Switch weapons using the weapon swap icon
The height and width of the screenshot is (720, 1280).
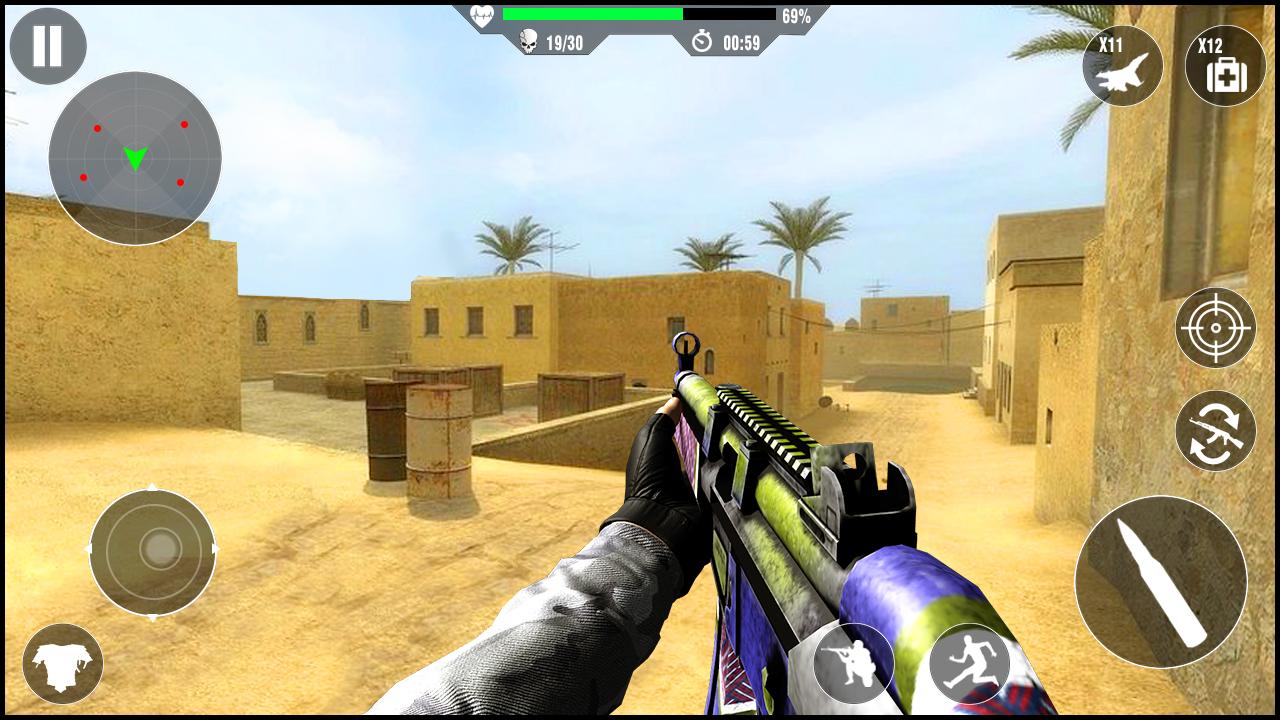pyautogui.click(x=1213, y=430)
